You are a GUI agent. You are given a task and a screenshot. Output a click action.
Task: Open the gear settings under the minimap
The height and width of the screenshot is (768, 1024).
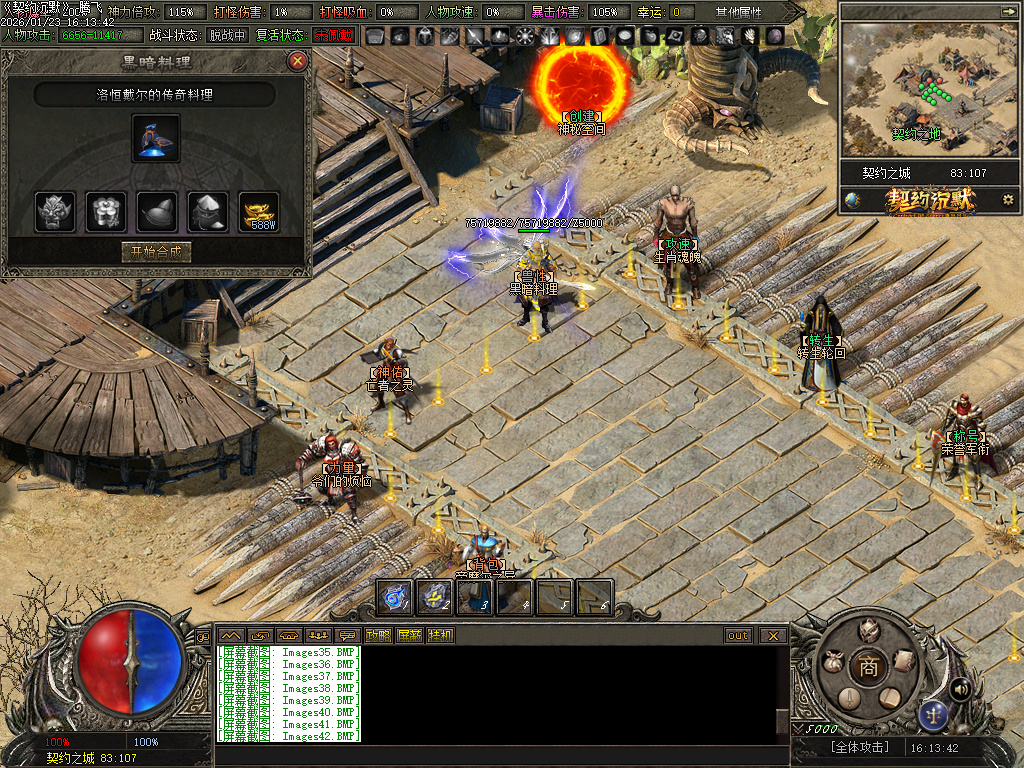pyautogui.click(x=1007, y=200)
